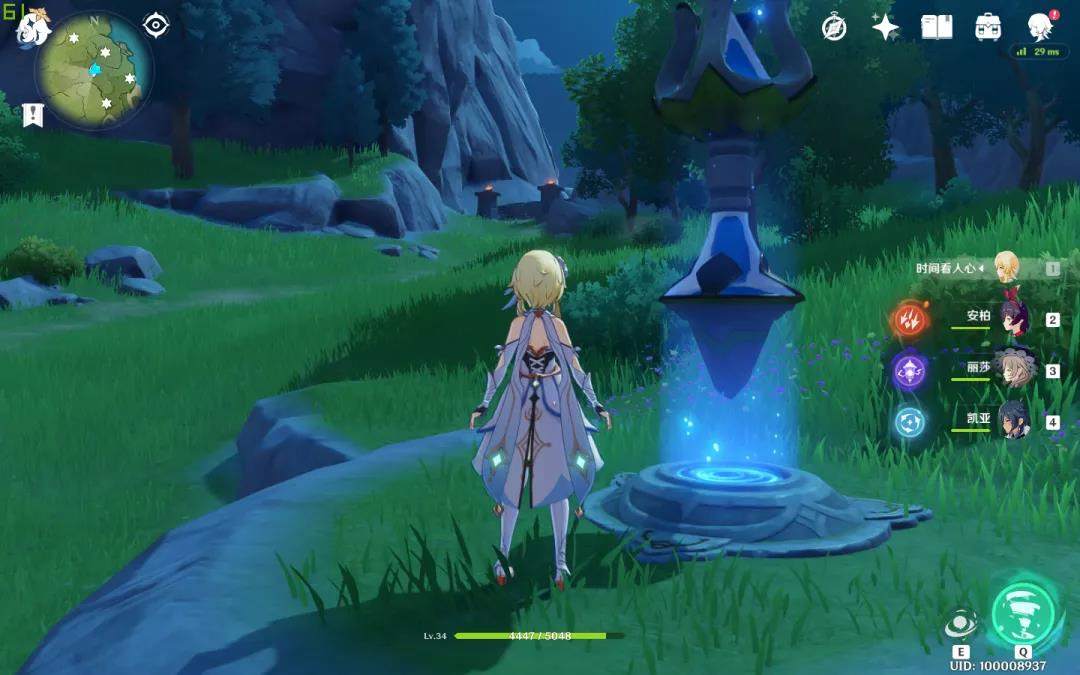Click 丽莎's purple Electro burst icon

[x=910, y=371]
